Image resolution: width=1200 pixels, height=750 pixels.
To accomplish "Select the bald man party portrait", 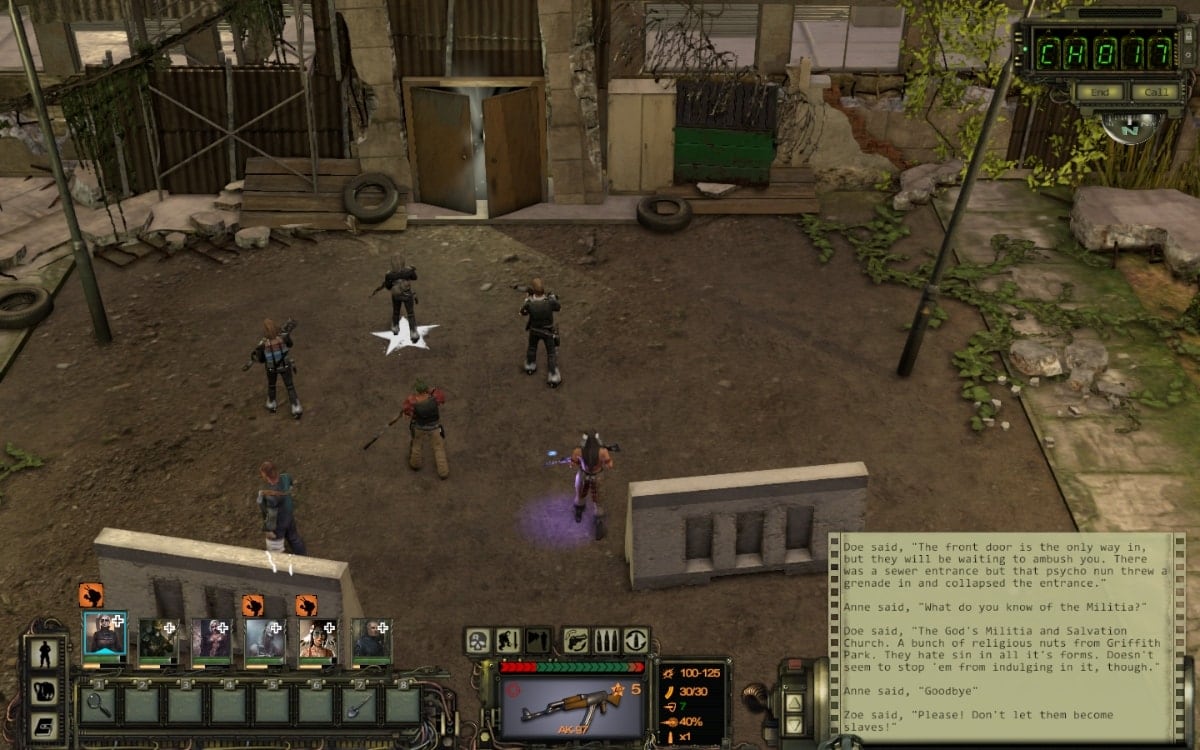I will [x=372, y=640].
